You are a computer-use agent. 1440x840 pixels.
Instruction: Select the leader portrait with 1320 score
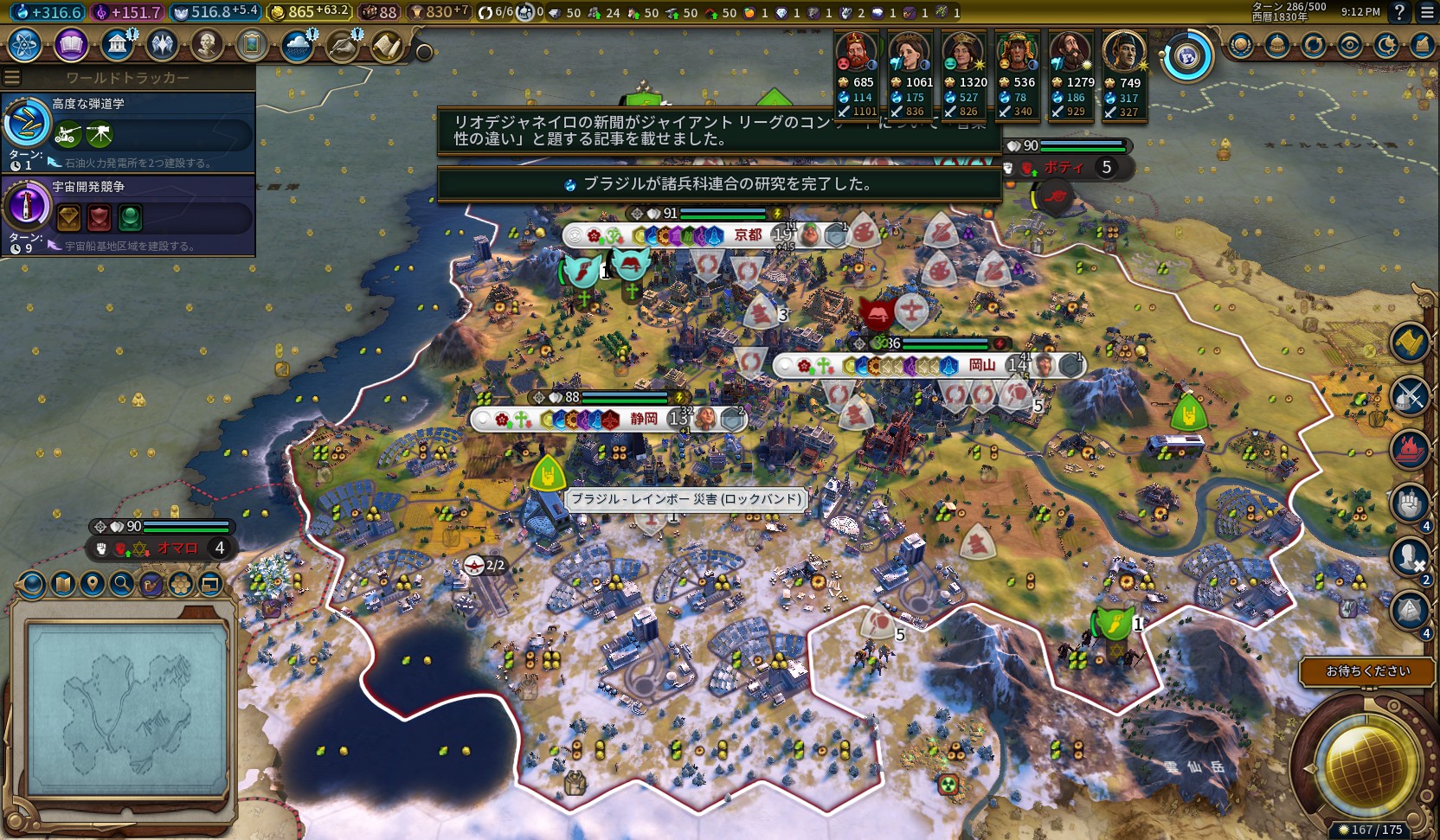[x=961, y=54]
